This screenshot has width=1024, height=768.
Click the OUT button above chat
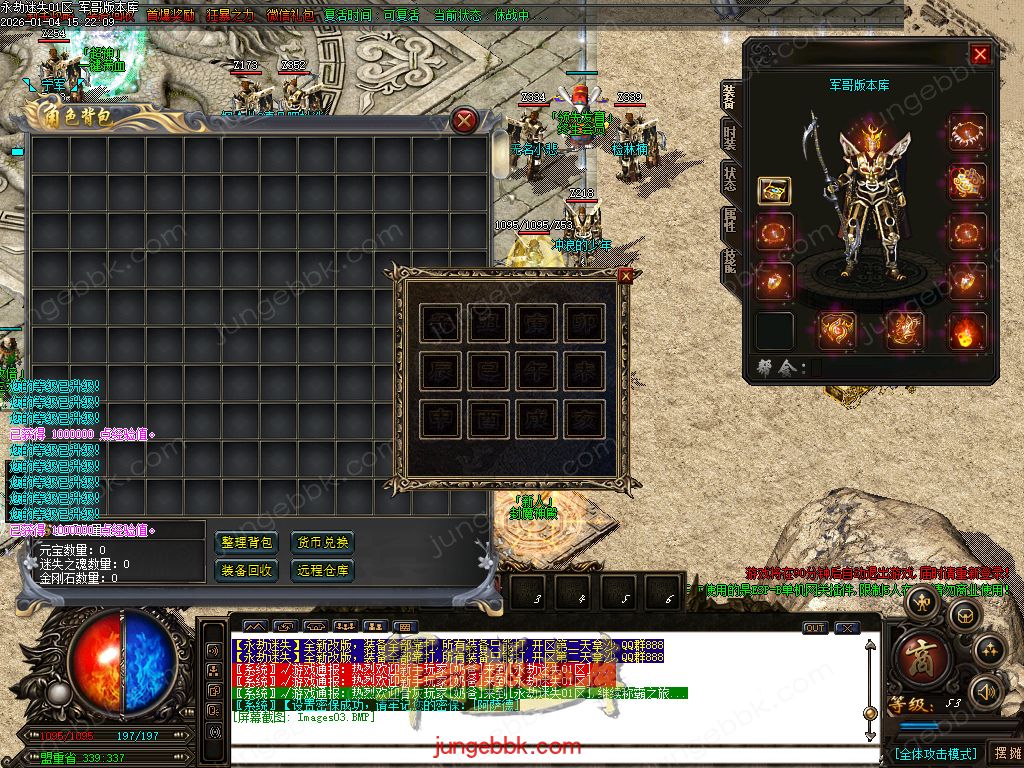click(x=815, y=628)
